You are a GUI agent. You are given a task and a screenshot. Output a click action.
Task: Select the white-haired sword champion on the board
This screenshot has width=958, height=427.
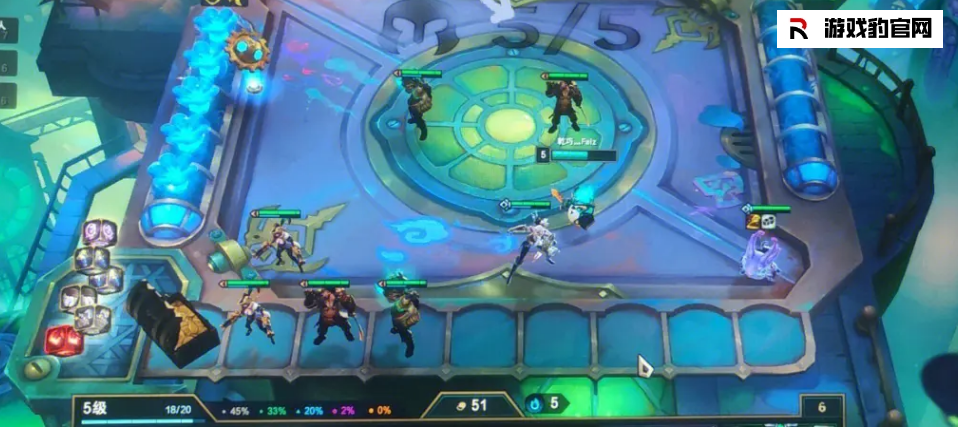531,241
